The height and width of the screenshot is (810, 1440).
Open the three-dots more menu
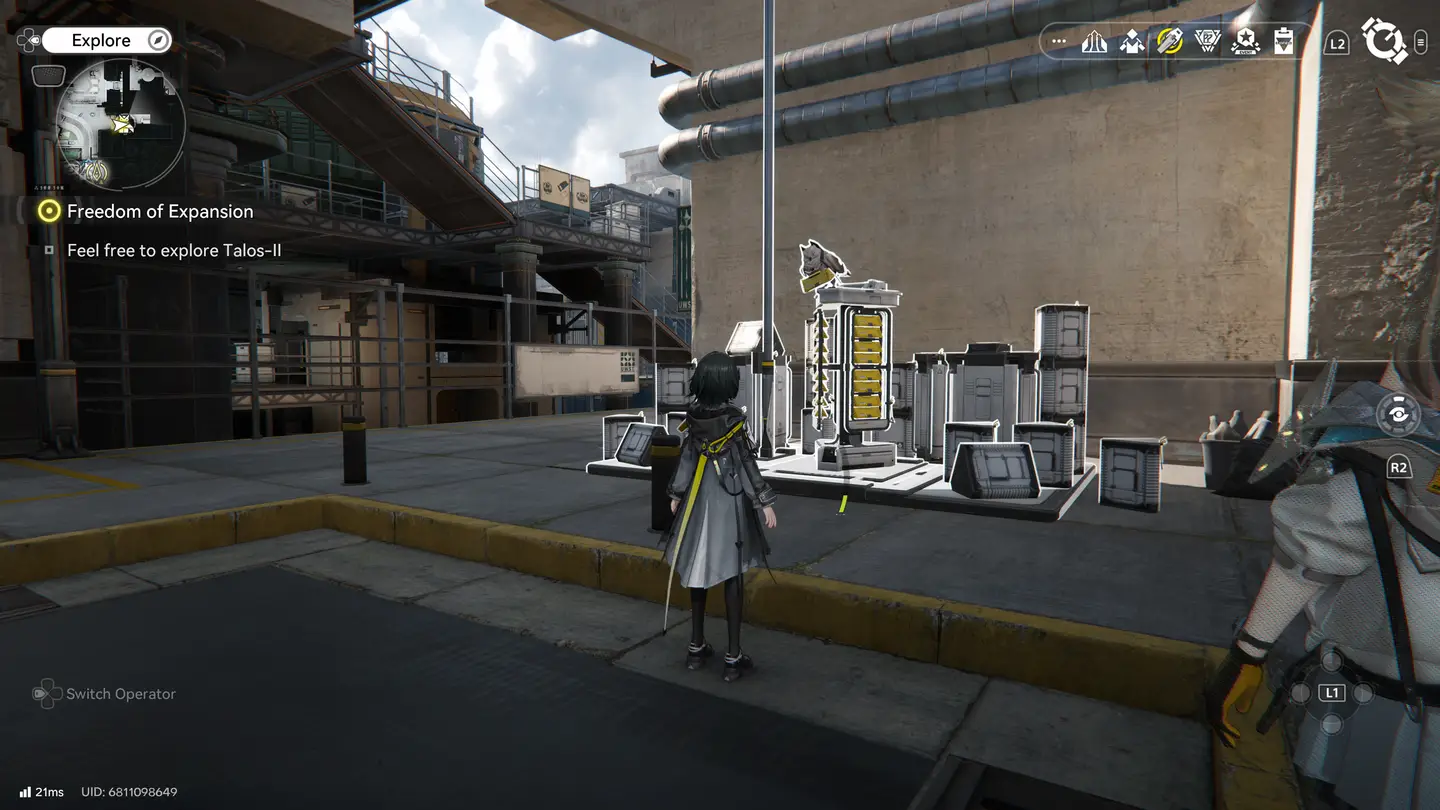1059,42
